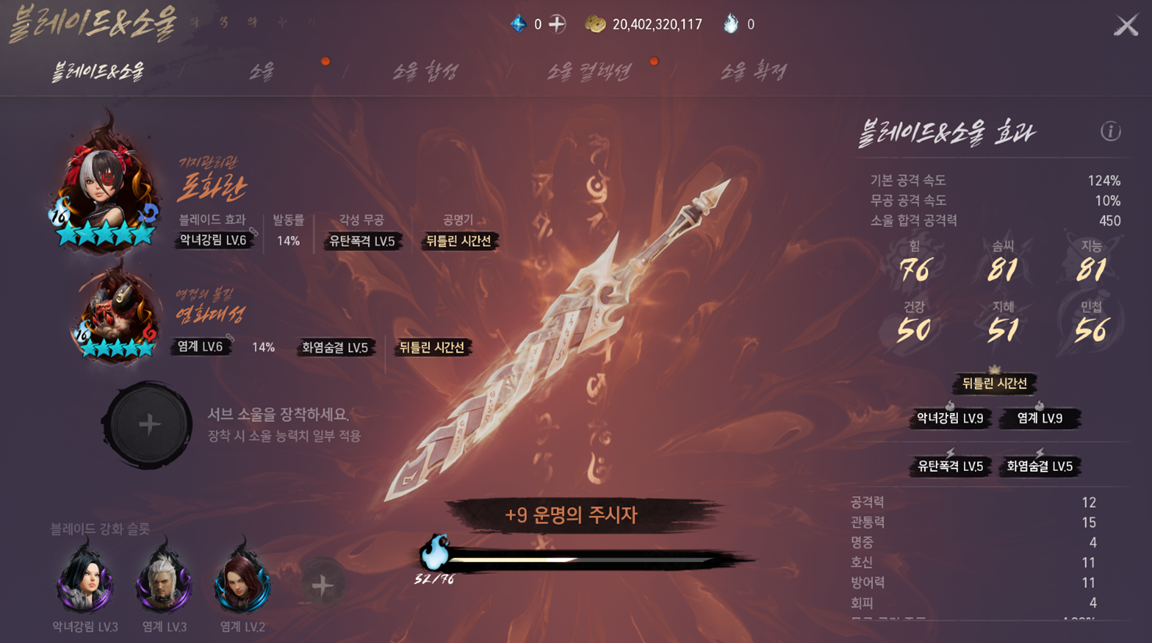Choose the 염계 LV.3 enhancement slot
The width and height of the screenshot is (1152, 643).
pyautogui.click(x=164, y=582)
